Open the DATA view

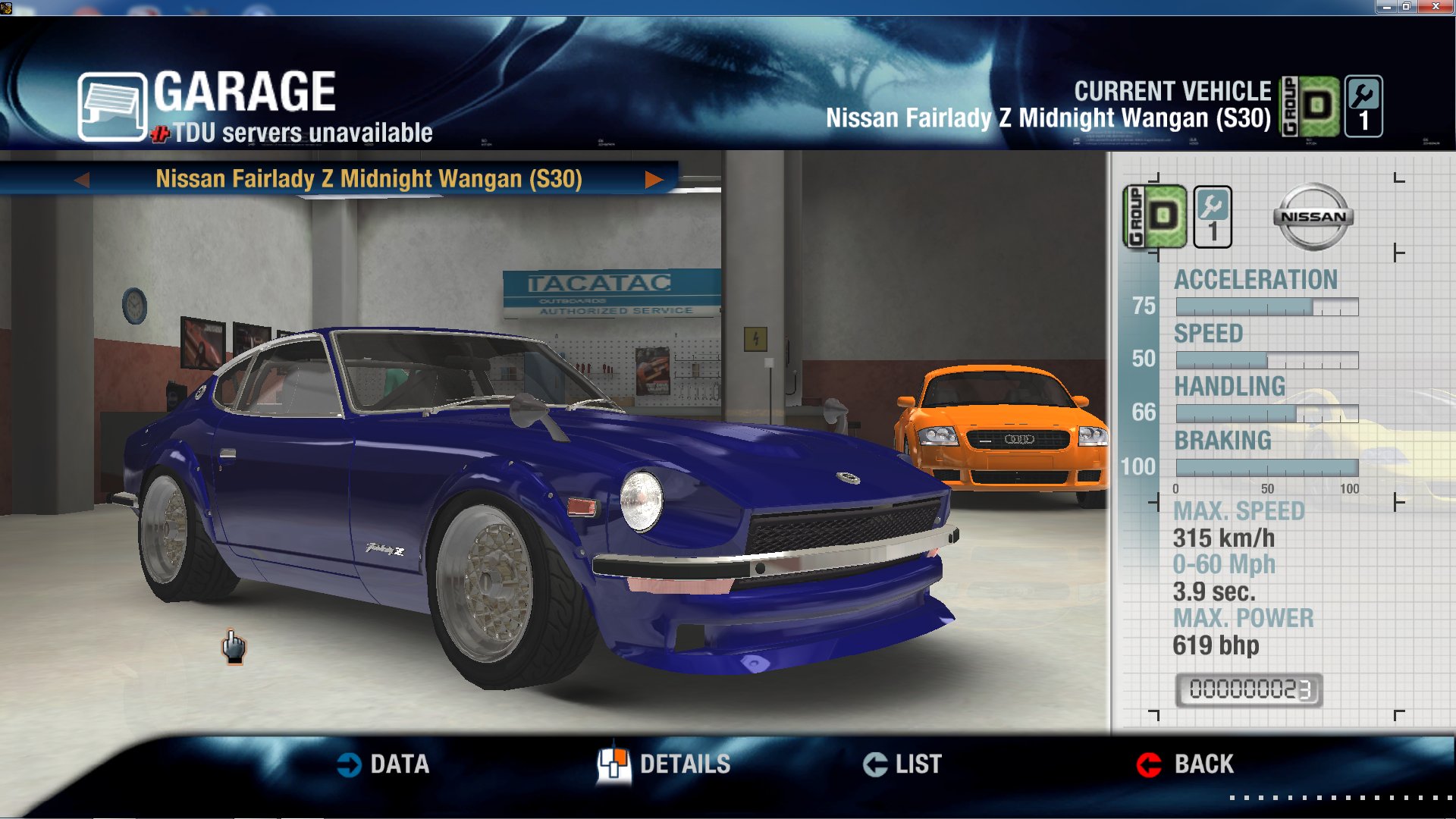coord(383,764)
